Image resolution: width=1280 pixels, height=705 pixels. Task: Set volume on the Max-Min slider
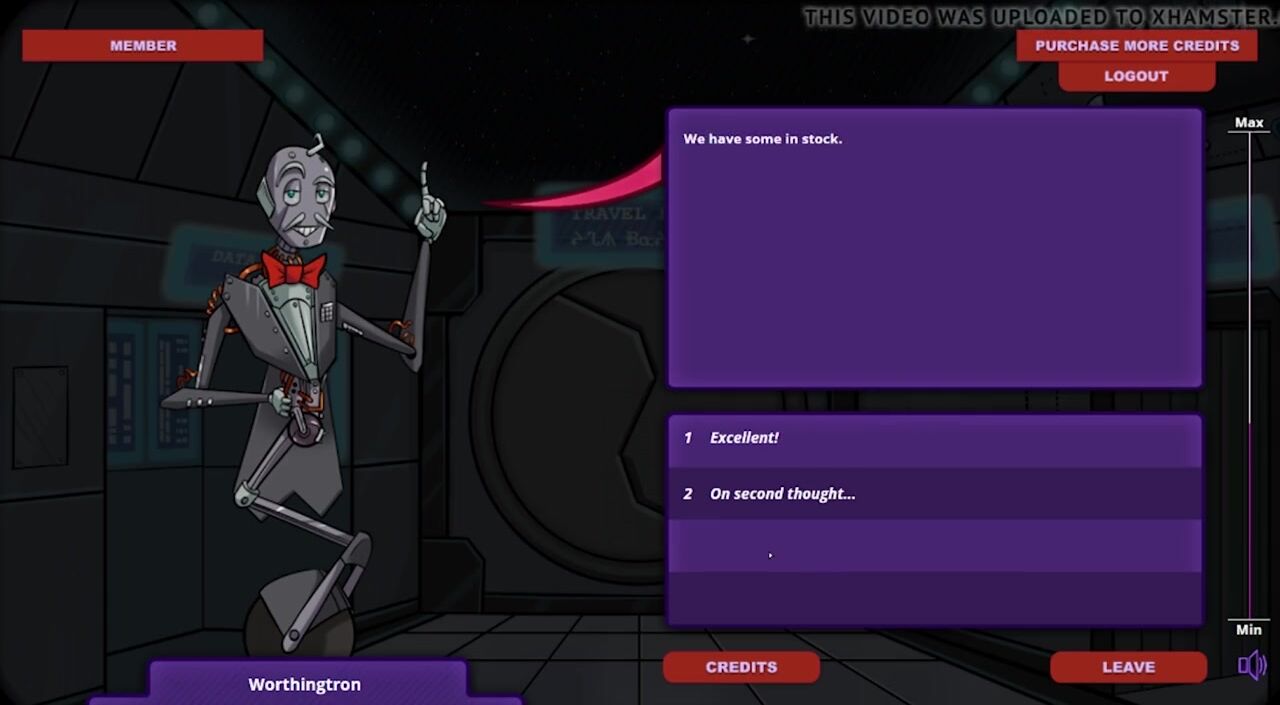1250,375
